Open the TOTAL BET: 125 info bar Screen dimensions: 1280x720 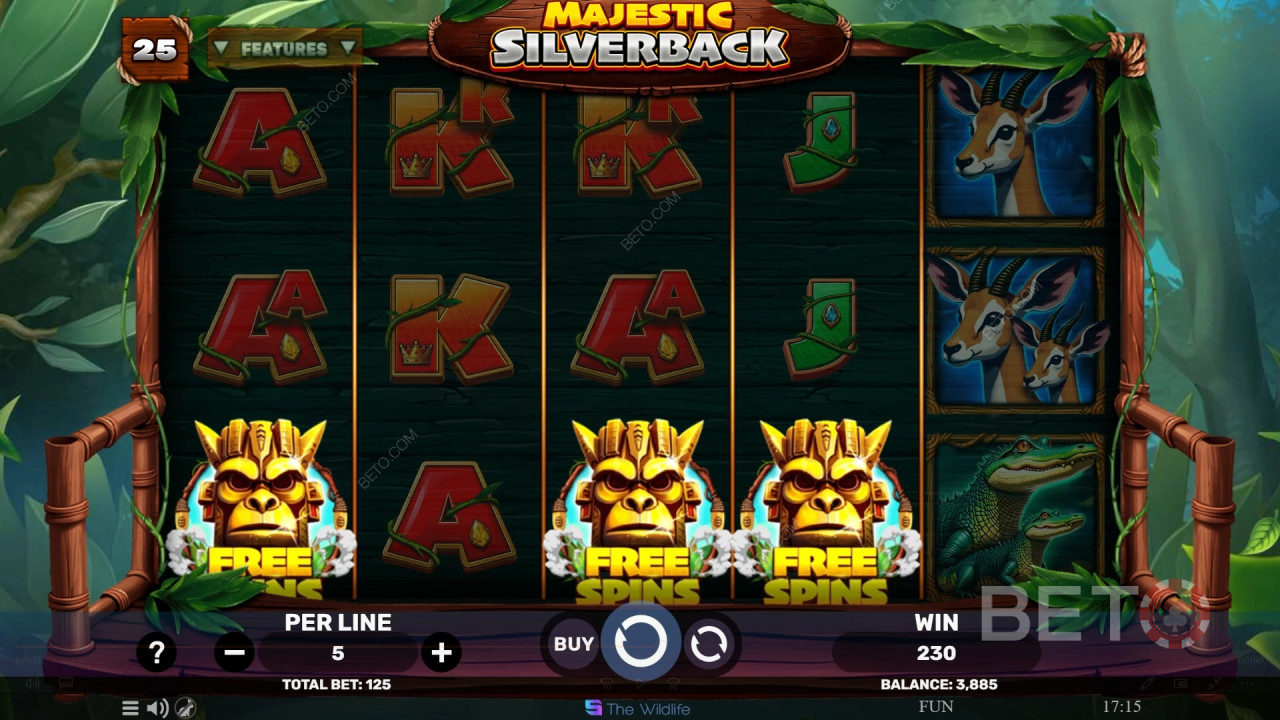click(x=337, y=684)
